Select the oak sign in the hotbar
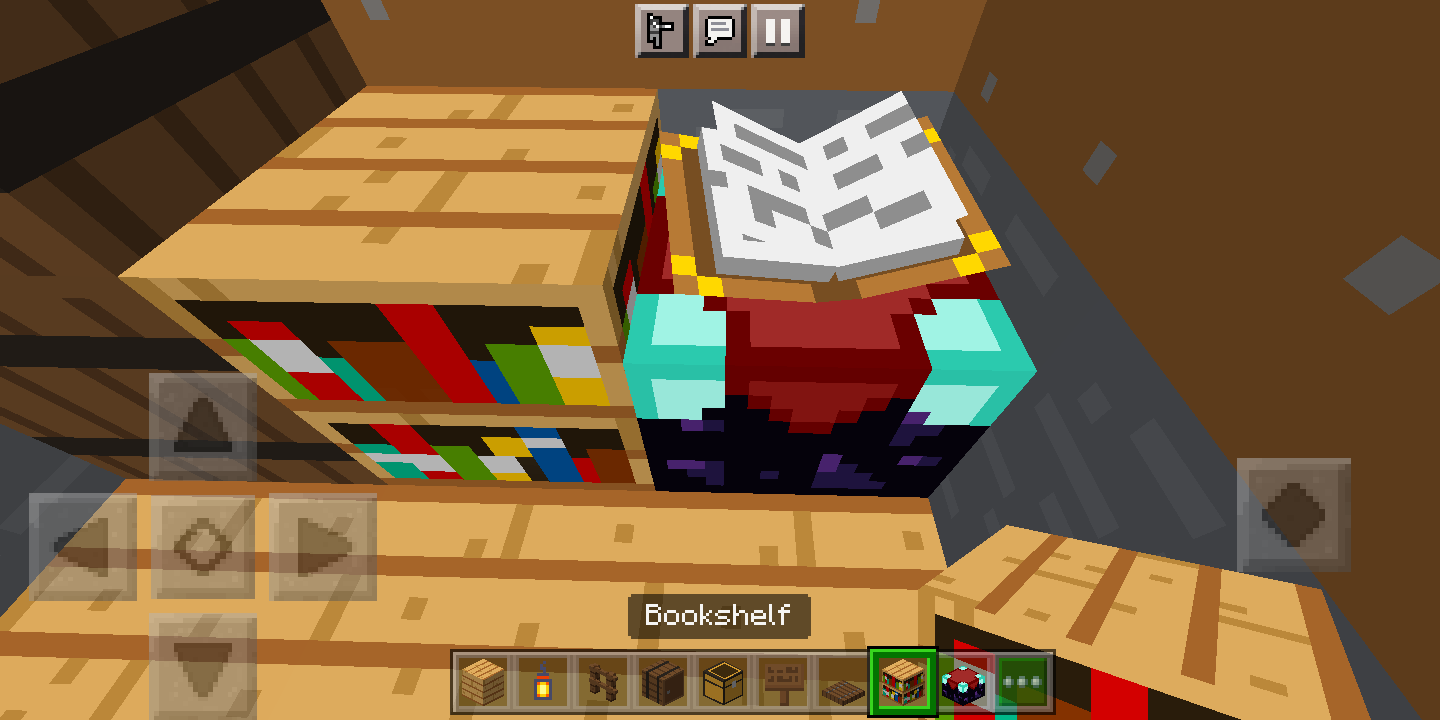The width and height of the screenshot is (1440, 720). (783, 682)
